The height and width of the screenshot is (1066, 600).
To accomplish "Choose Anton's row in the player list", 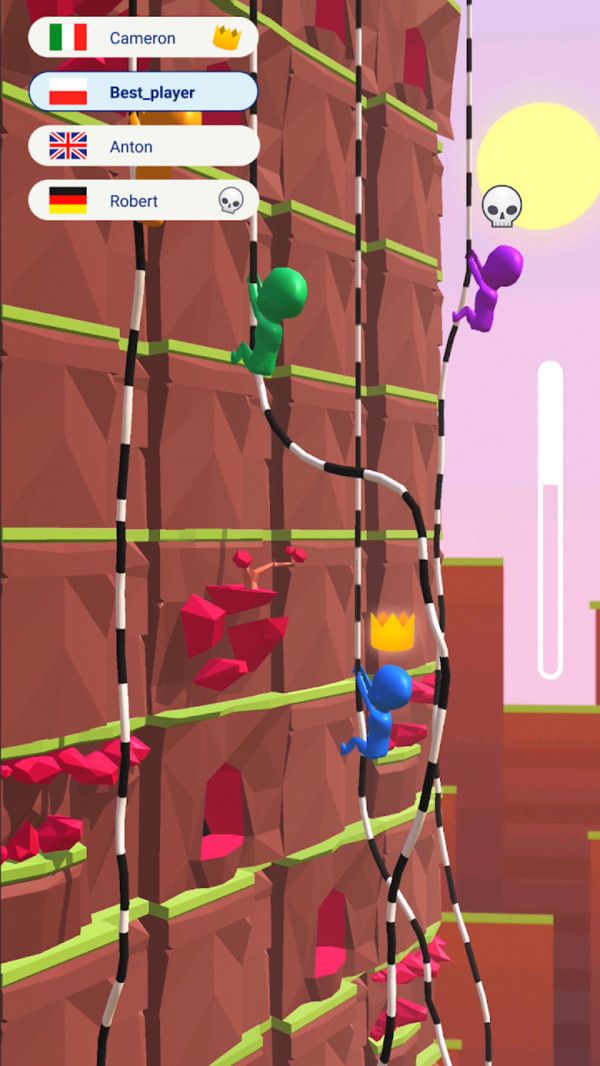I will click(142, 146).
